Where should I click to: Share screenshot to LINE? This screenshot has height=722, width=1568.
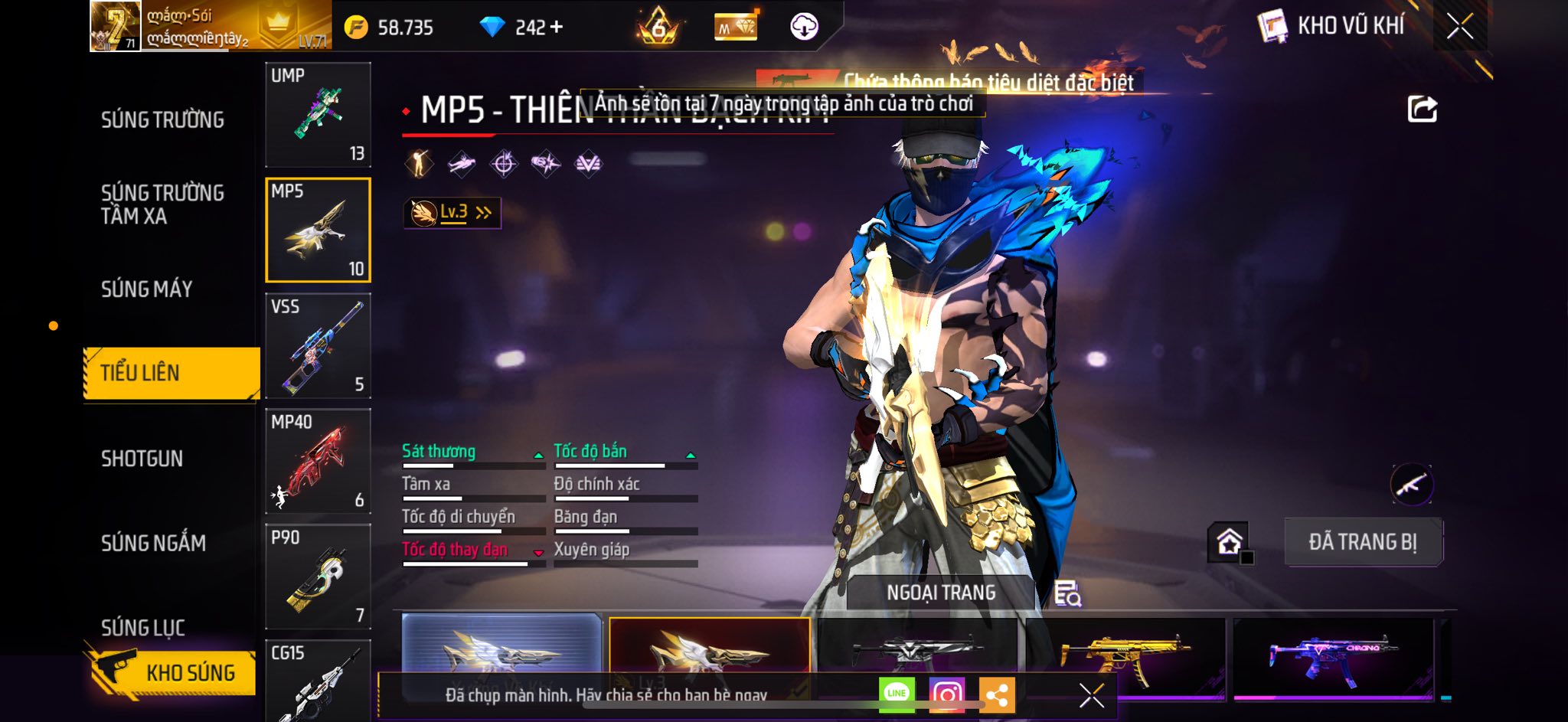click(x=896, y=694)
